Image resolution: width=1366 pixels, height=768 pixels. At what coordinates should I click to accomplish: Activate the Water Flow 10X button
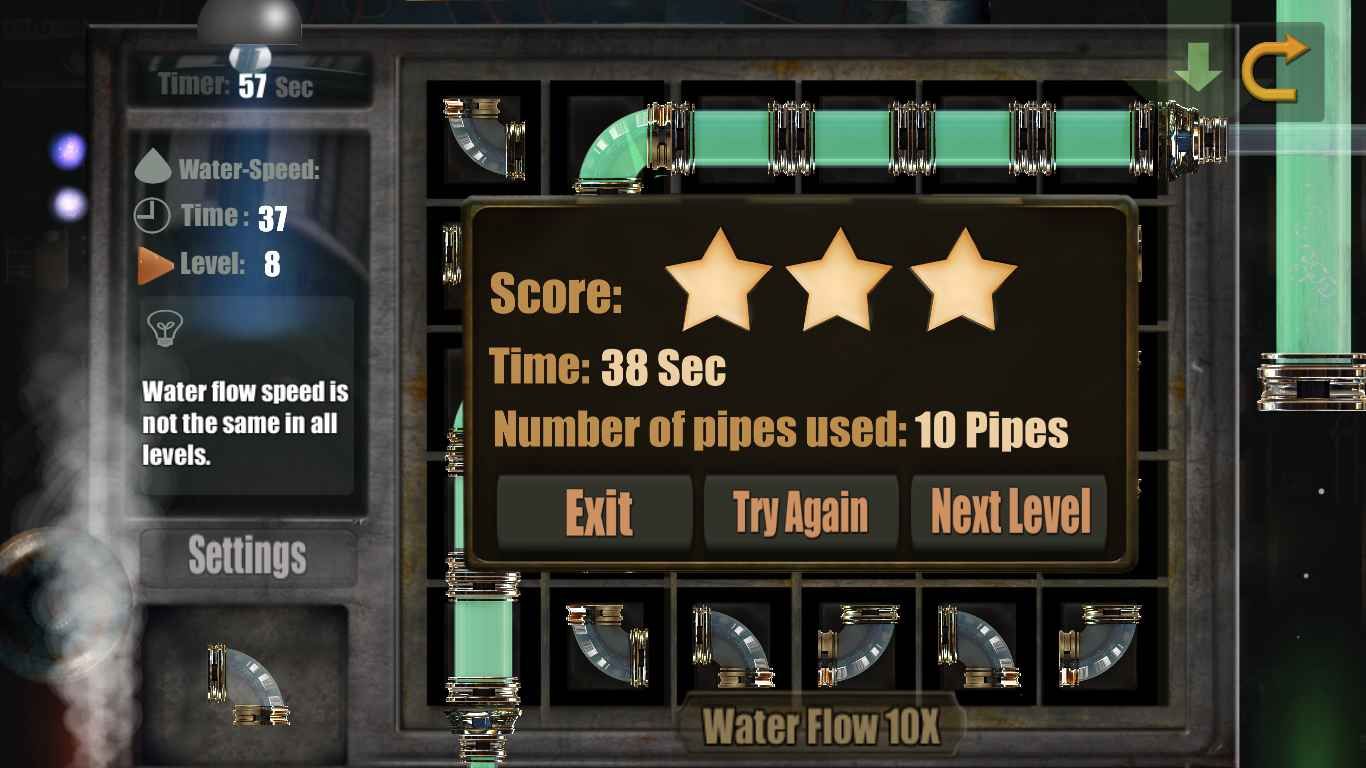click(821, 726)
